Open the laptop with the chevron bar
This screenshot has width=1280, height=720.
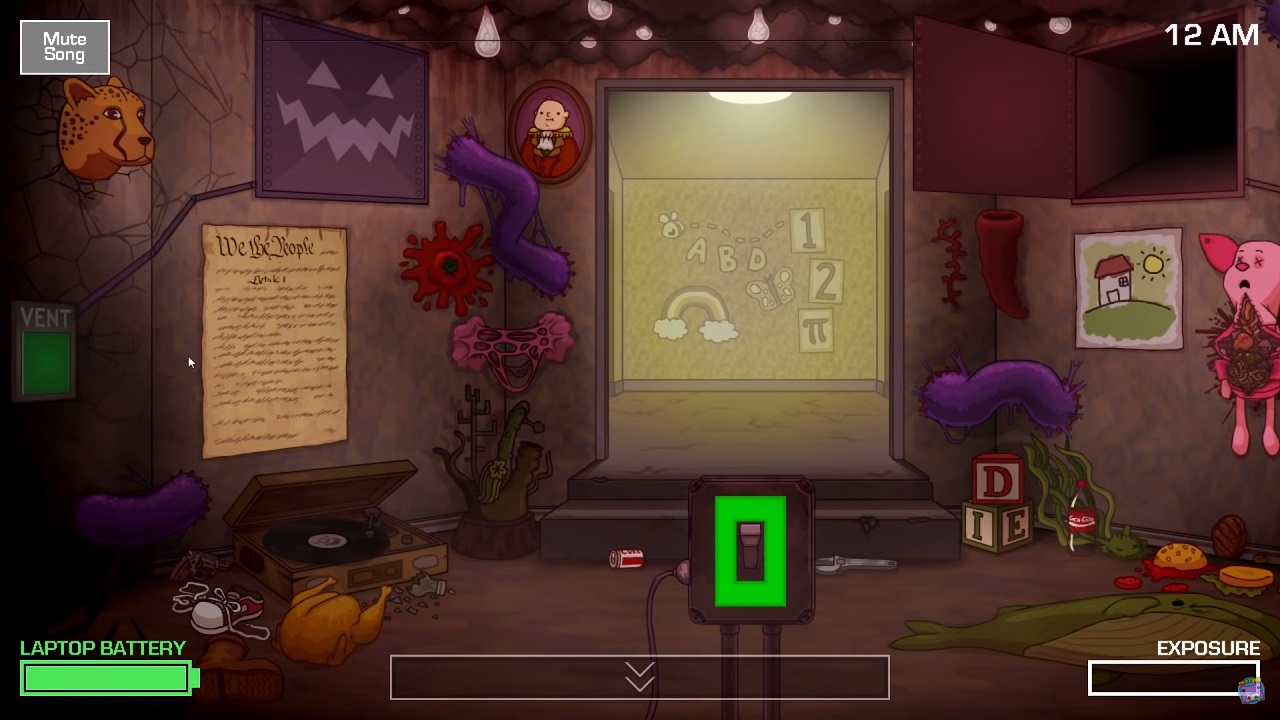click(639, 678)
